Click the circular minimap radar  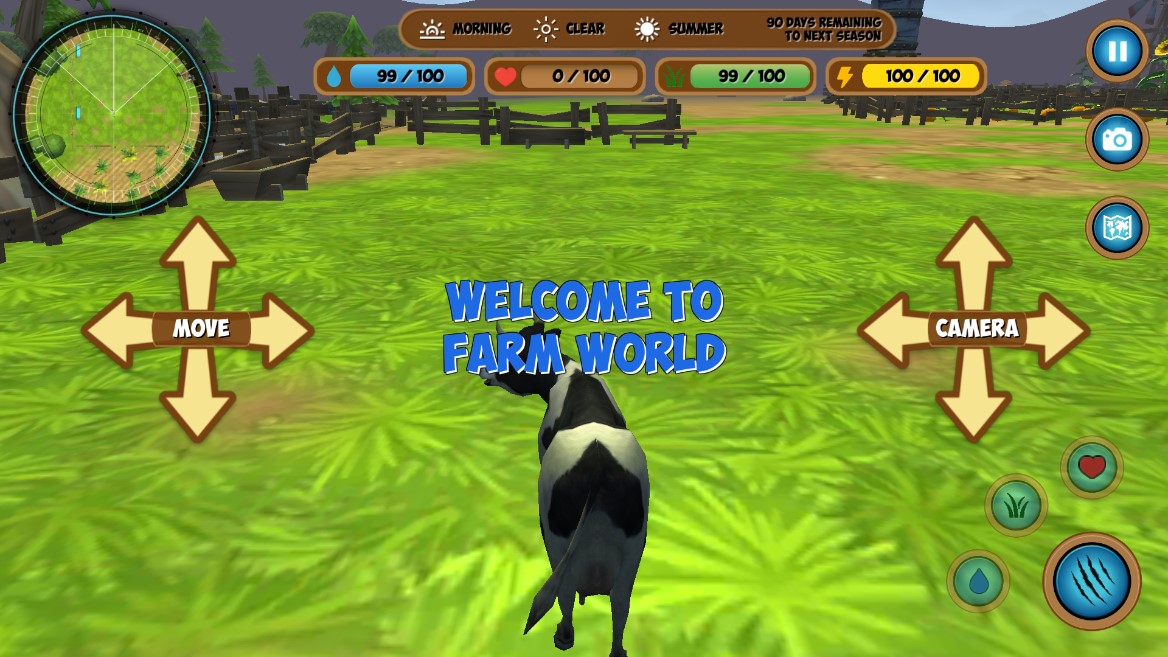pos(112,113)
